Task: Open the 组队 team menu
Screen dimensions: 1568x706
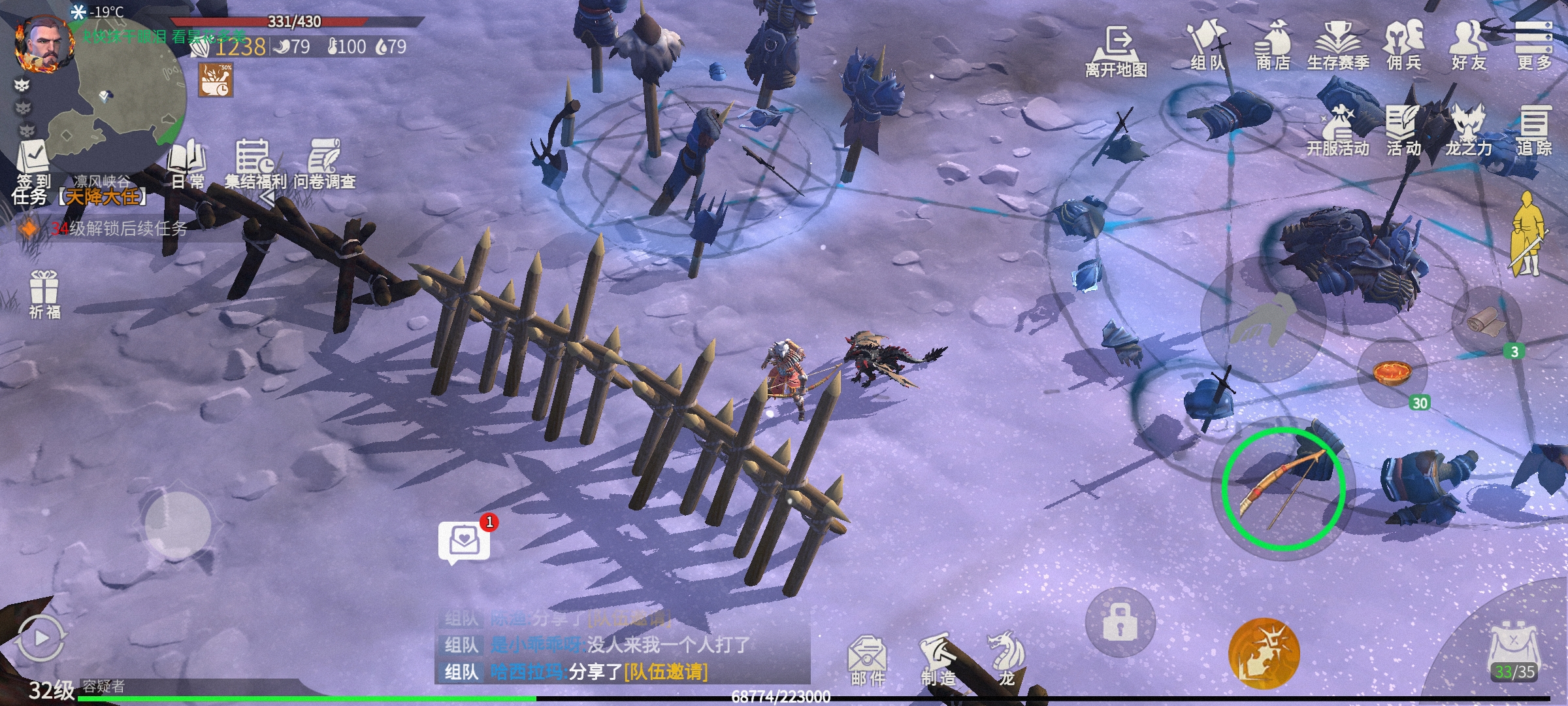Action: pyautogui.click(x=1207, y=44)
